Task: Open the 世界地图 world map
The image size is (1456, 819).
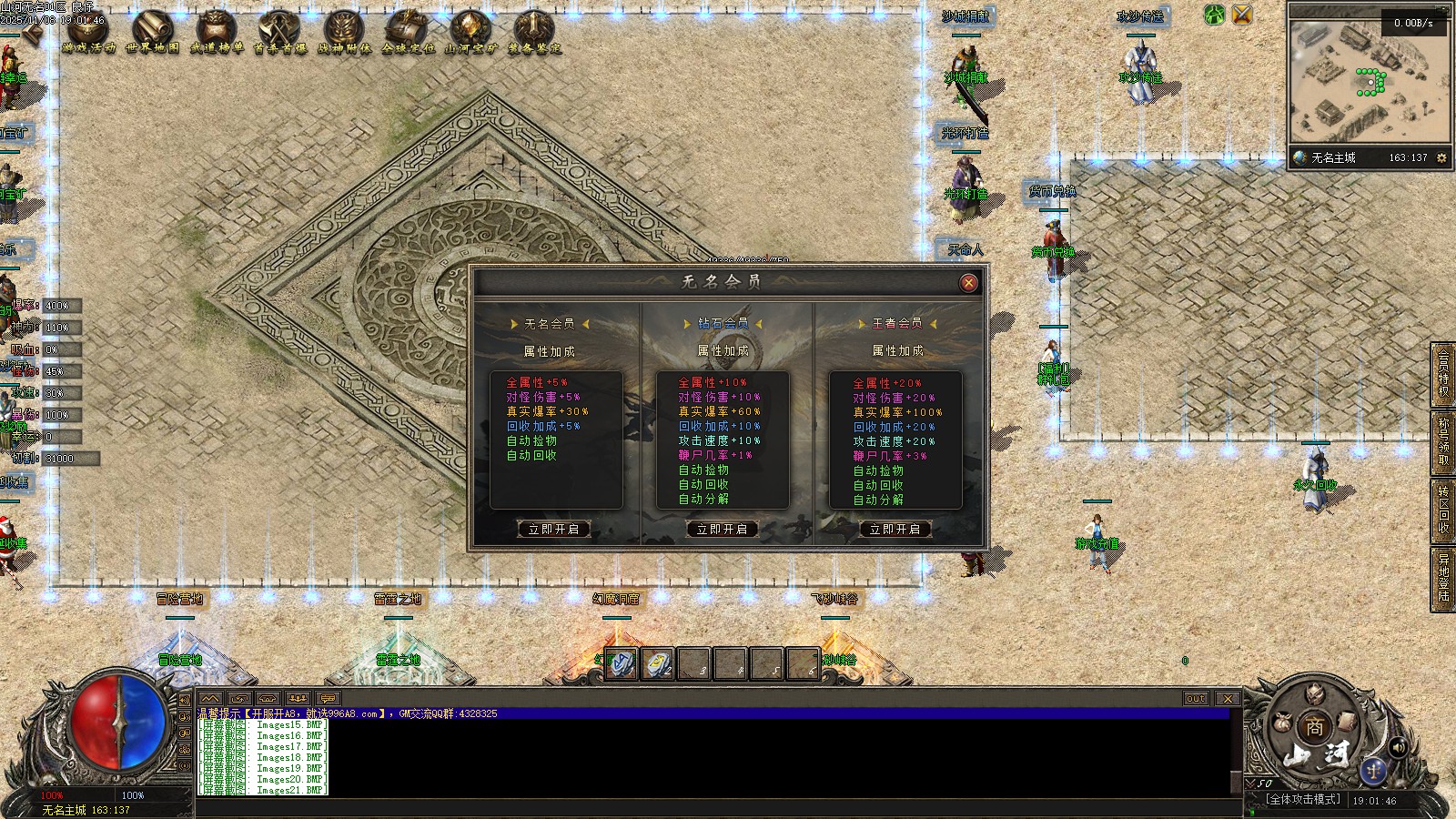Action: point(153,32)
